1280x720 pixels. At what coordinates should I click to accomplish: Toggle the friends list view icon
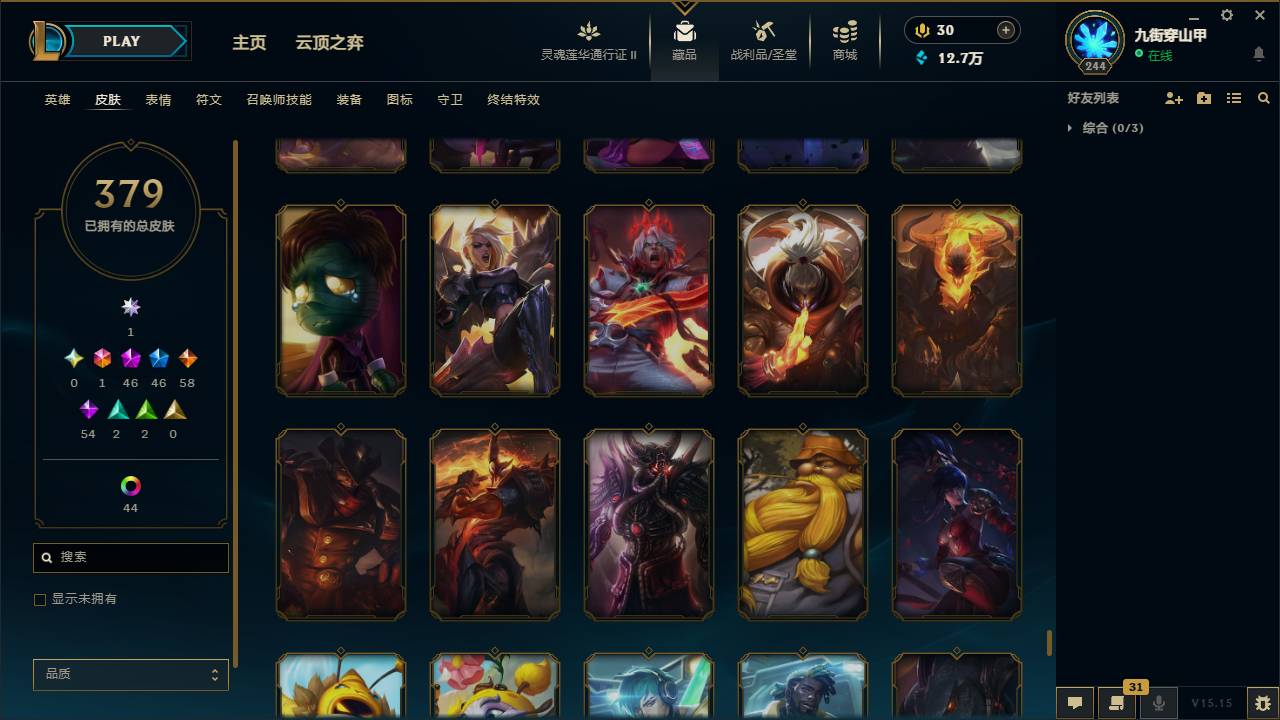(x=1233, y=97)
